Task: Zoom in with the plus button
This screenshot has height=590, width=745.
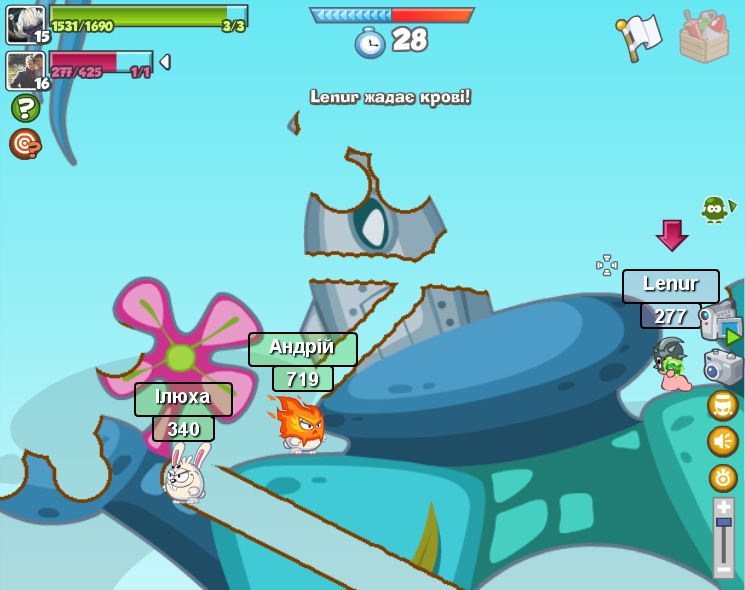Action: (x=723, y=508)
